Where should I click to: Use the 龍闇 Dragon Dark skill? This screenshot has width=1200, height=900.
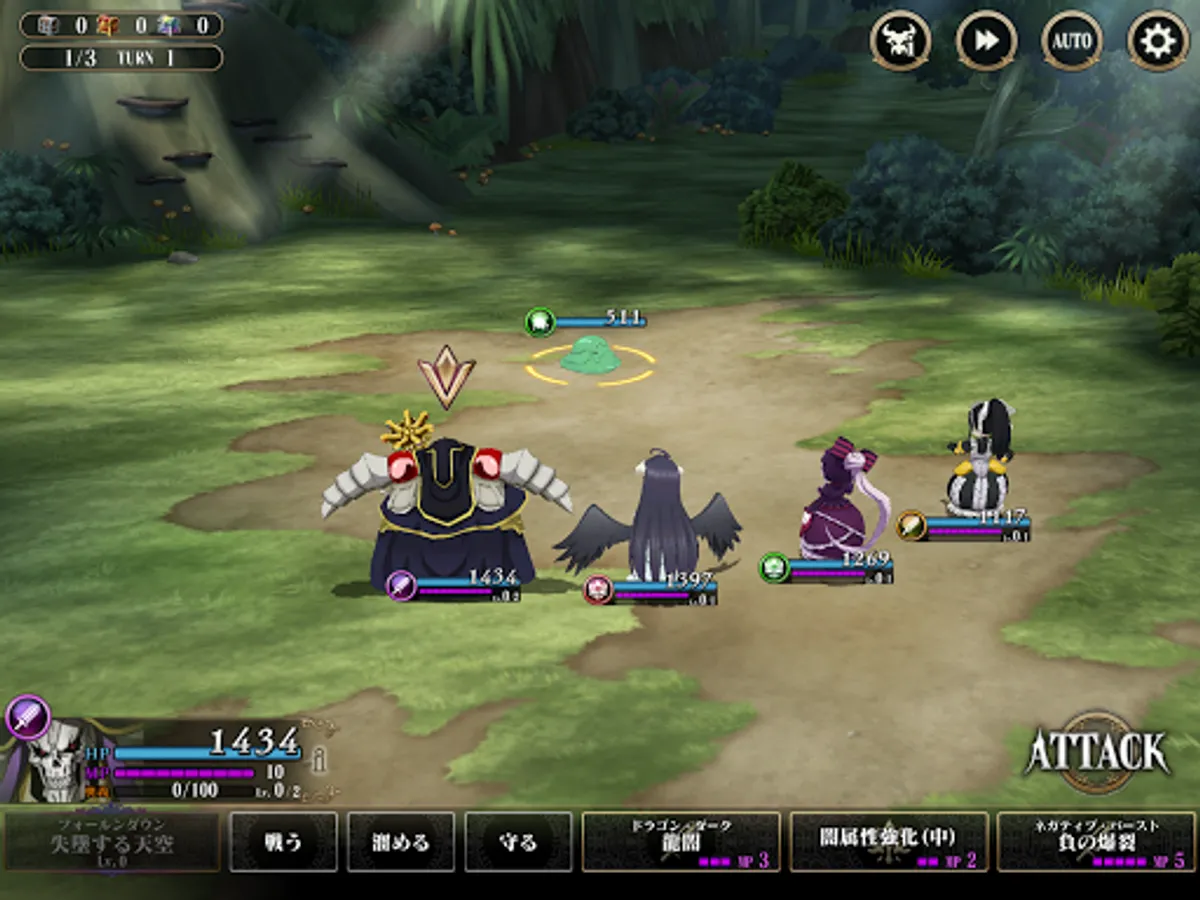pos(681,842)
